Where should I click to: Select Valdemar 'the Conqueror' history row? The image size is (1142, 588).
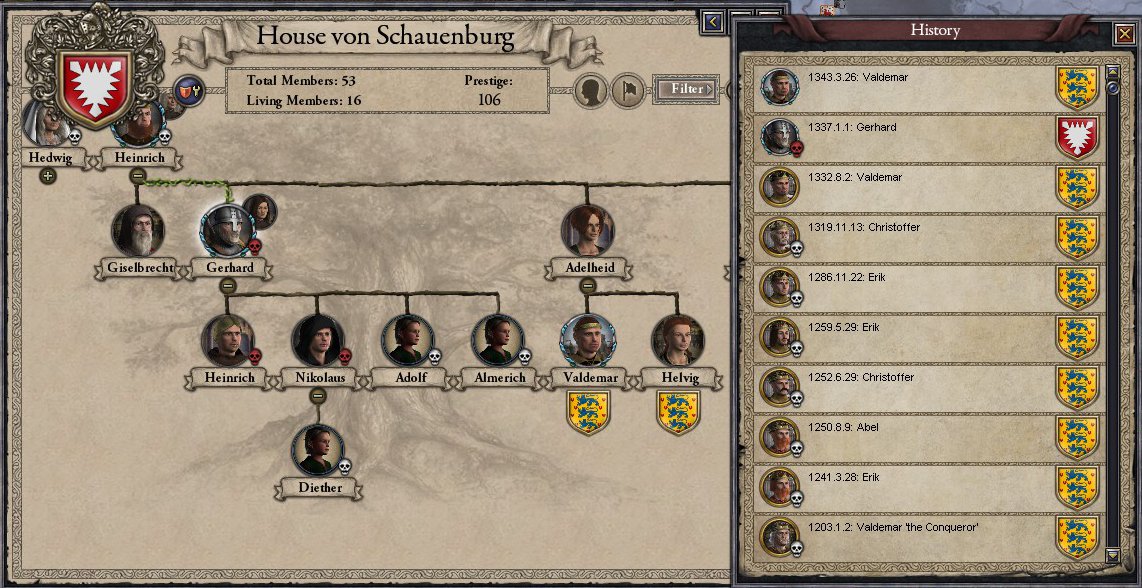tap(920, 537)
